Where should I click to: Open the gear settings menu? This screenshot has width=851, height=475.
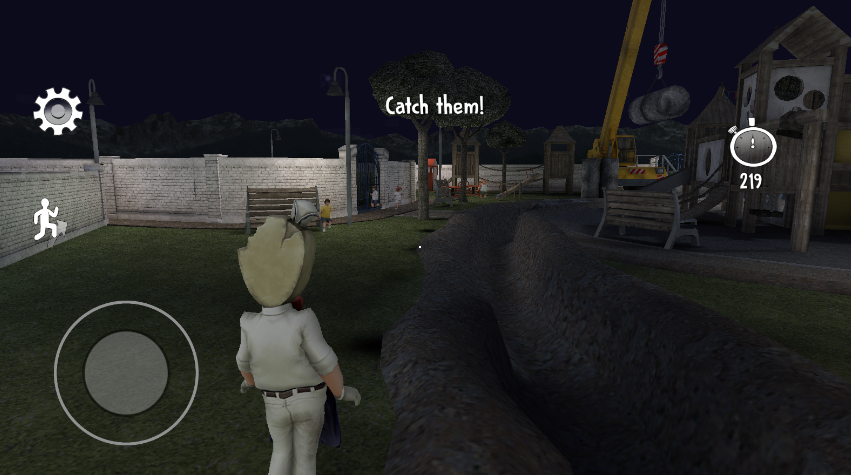58,111
